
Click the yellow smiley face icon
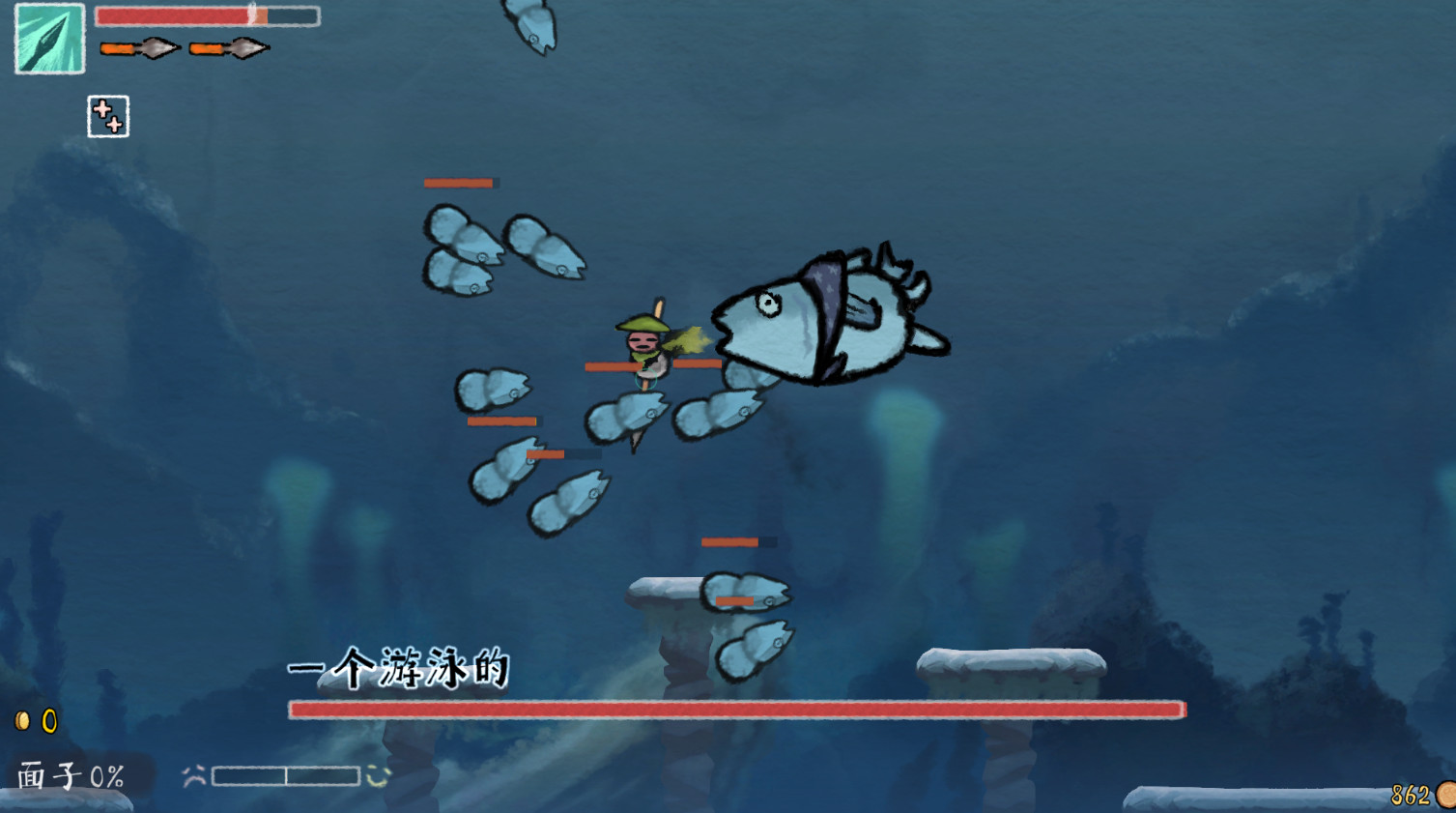(x=376, y=773)
